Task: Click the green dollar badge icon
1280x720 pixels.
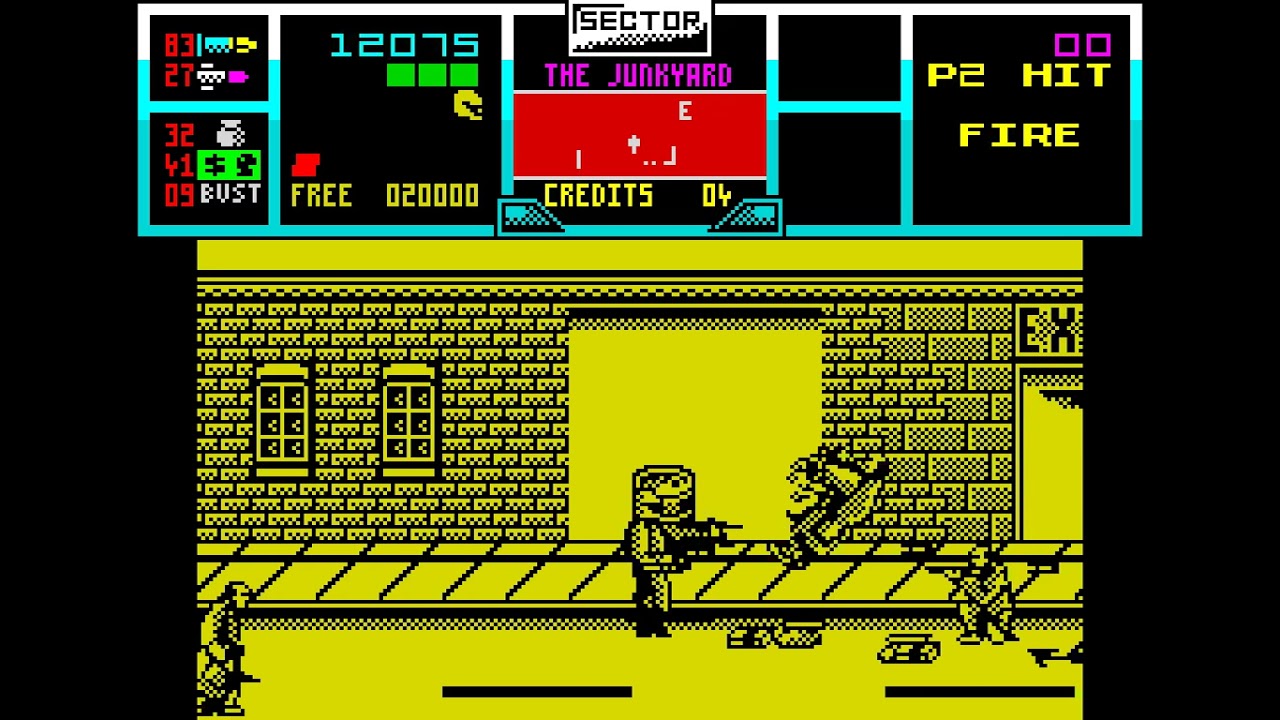Action: tap(229, 164)
